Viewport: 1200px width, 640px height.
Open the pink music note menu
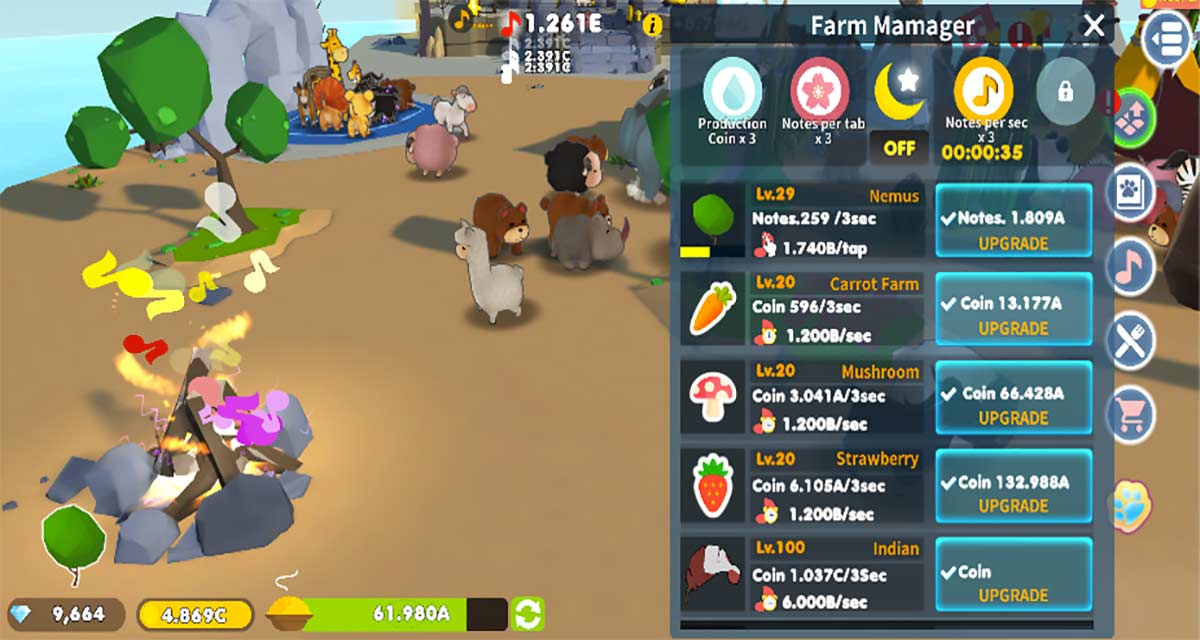tap(1131, 265)
